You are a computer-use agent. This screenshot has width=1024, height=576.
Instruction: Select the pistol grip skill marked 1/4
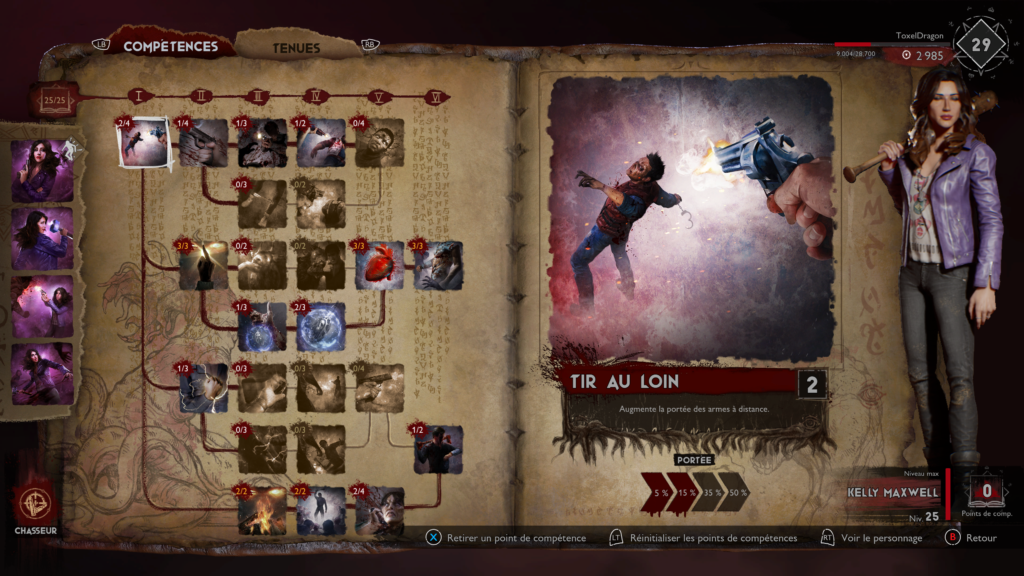[x=204, y=143]
